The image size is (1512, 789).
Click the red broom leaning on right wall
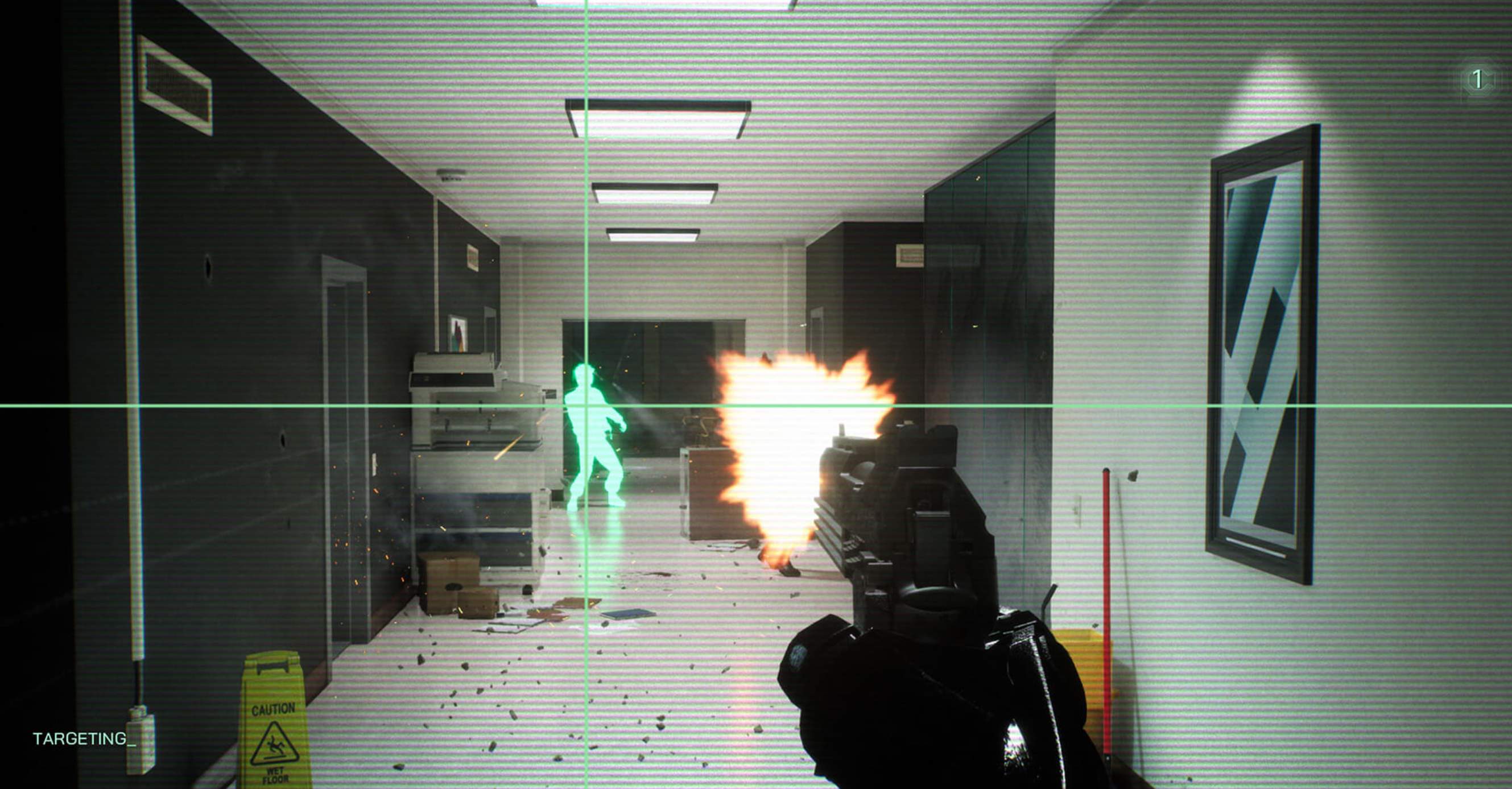coord(1106,587)
